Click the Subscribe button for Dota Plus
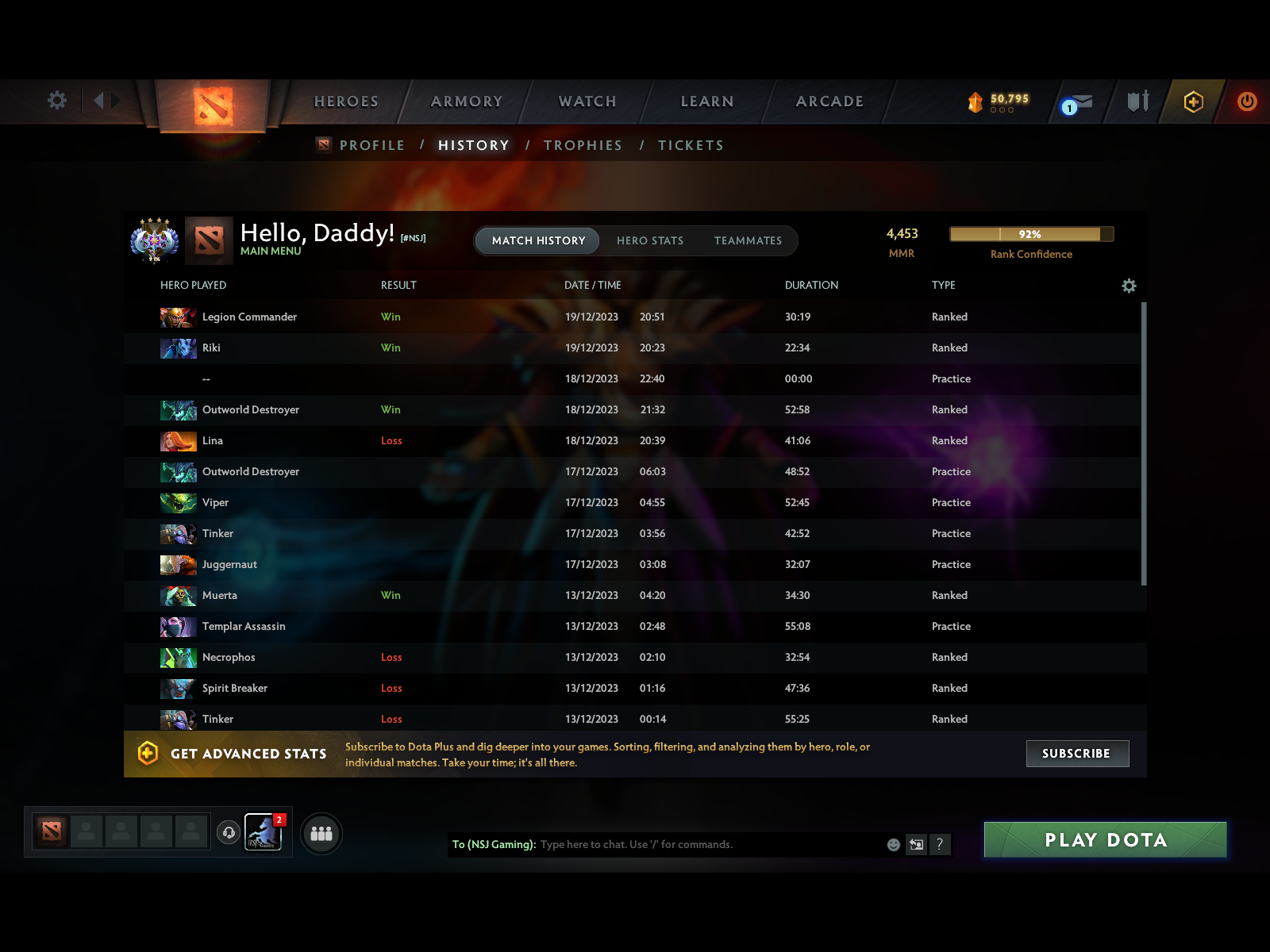 (x=1077, y=754)
